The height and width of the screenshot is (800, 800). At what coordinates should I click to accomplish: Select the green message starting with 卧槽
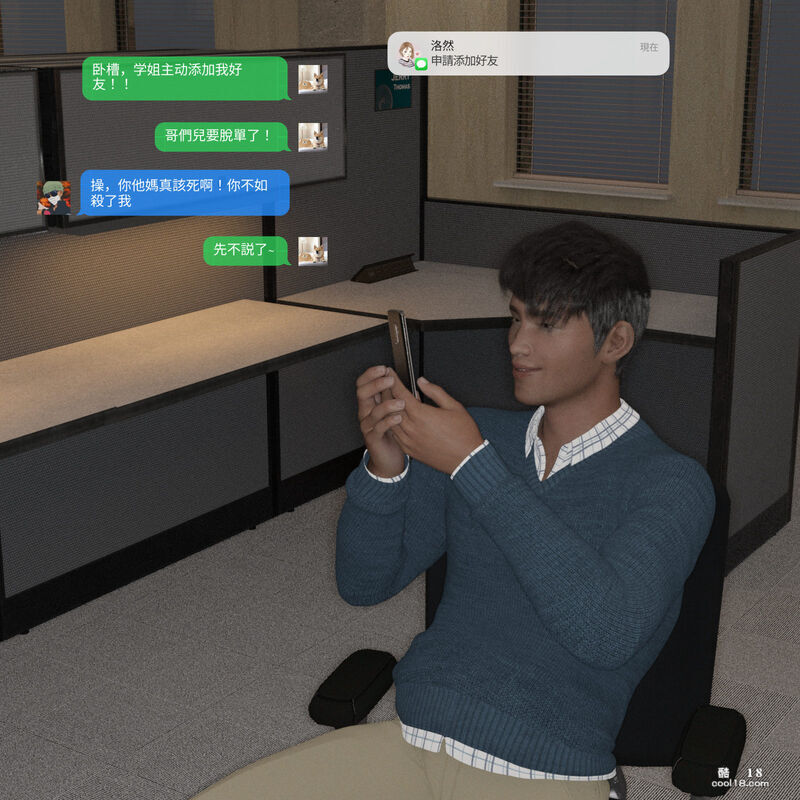click(184, 77)
